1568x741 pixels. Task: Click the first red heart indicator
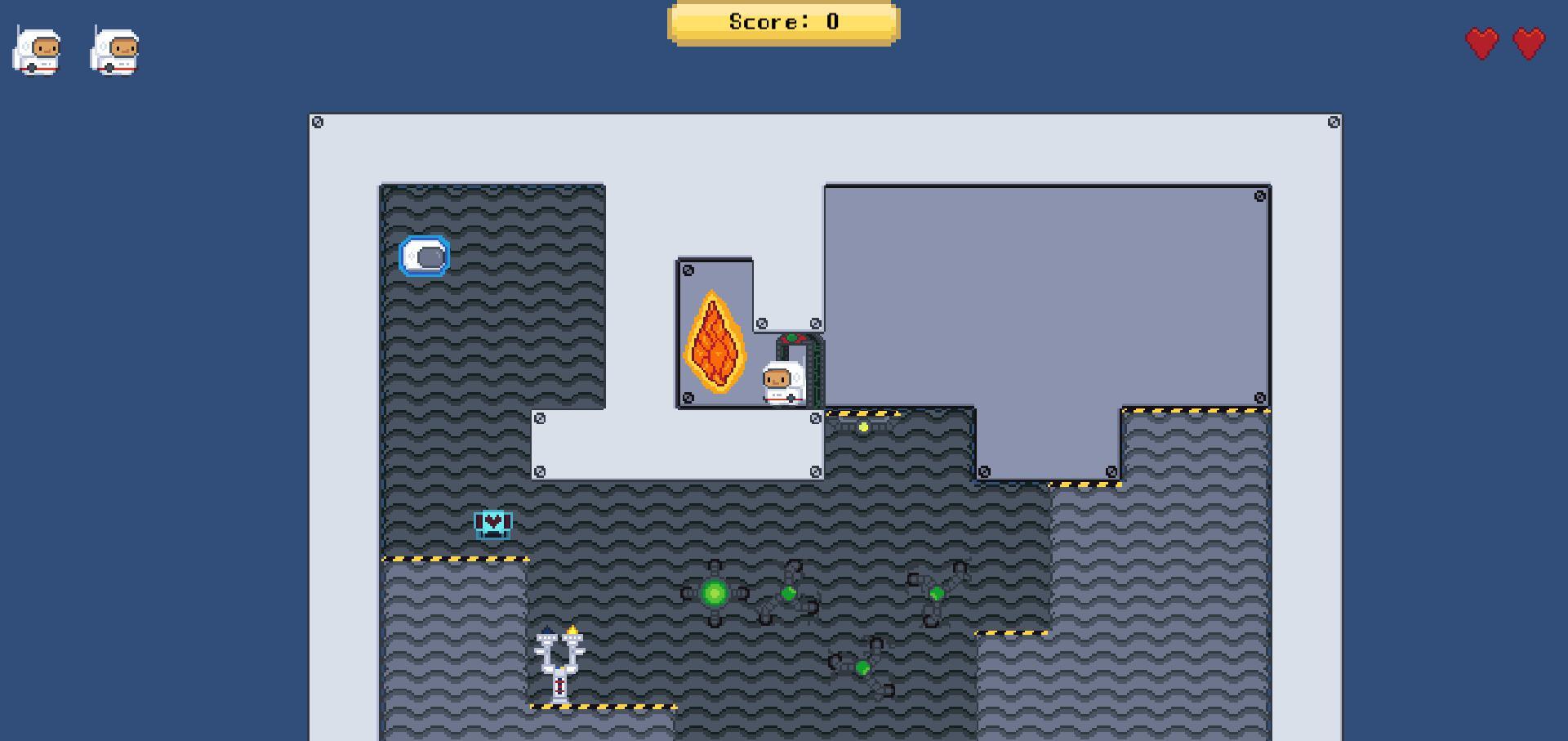coord(1481,41)
